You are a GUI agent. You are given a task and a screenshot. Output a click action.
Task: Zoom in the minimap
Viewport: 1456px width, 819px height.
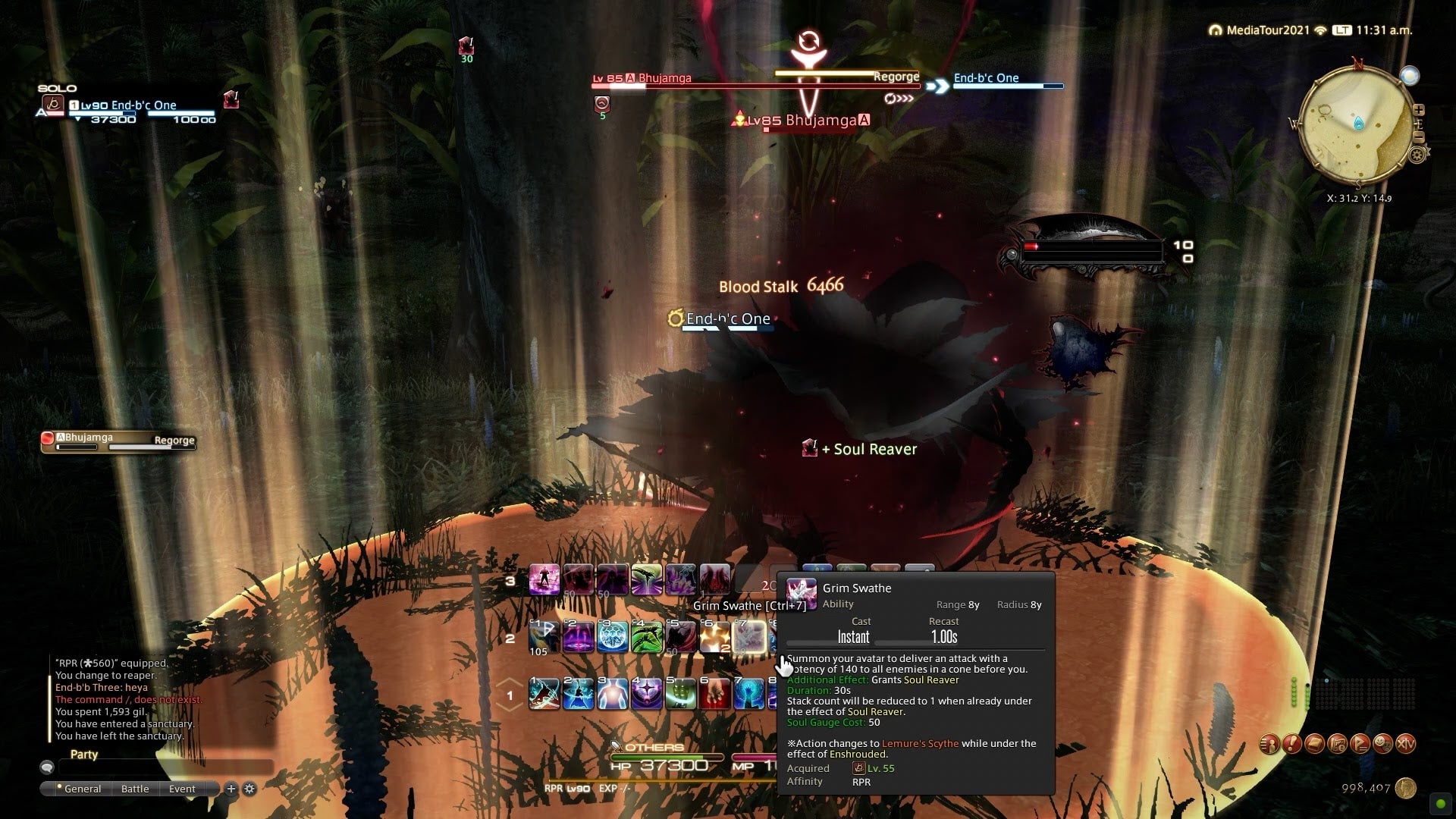[x=1419, y=110]
